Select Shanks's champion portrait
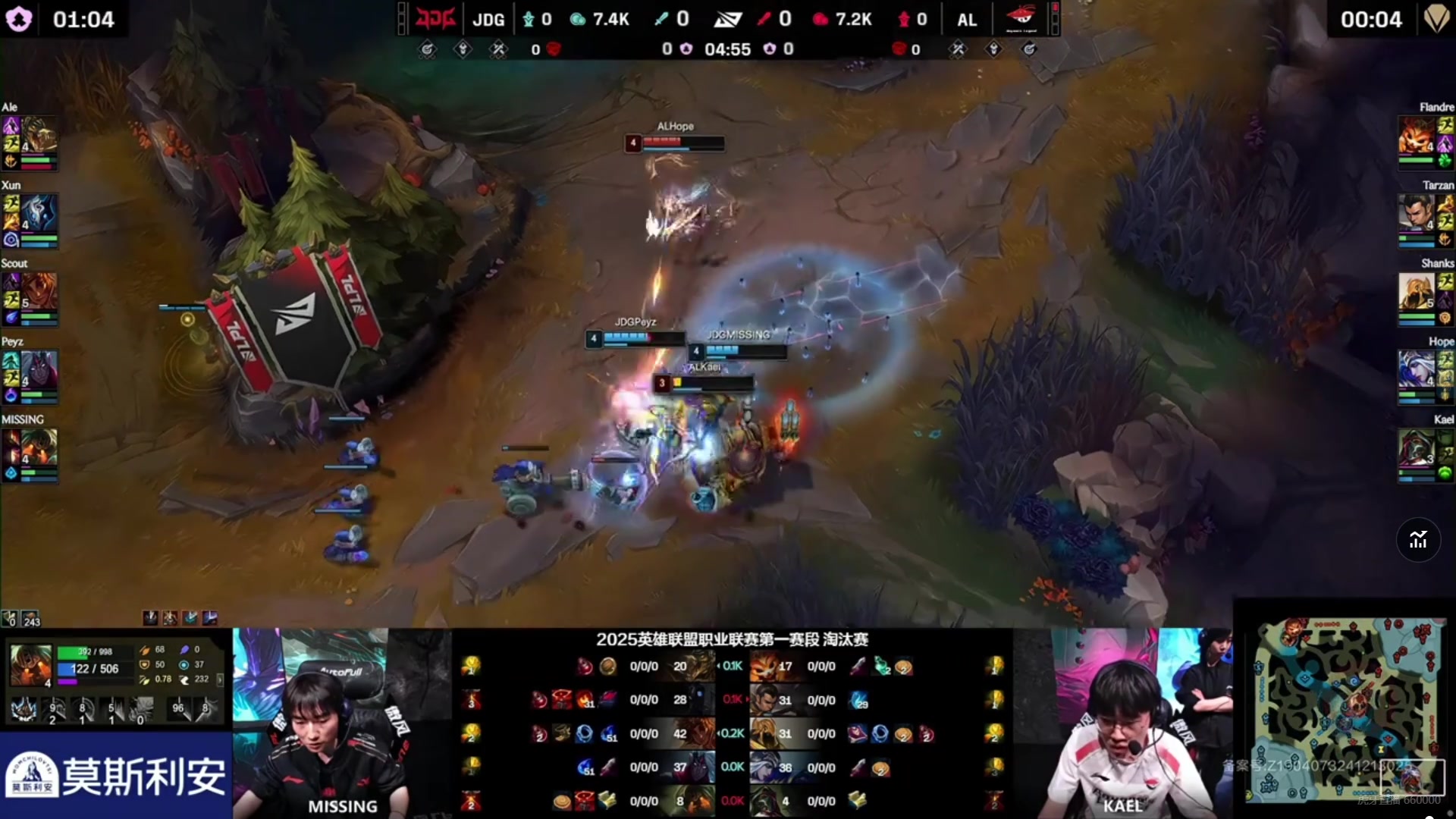 1417,291
